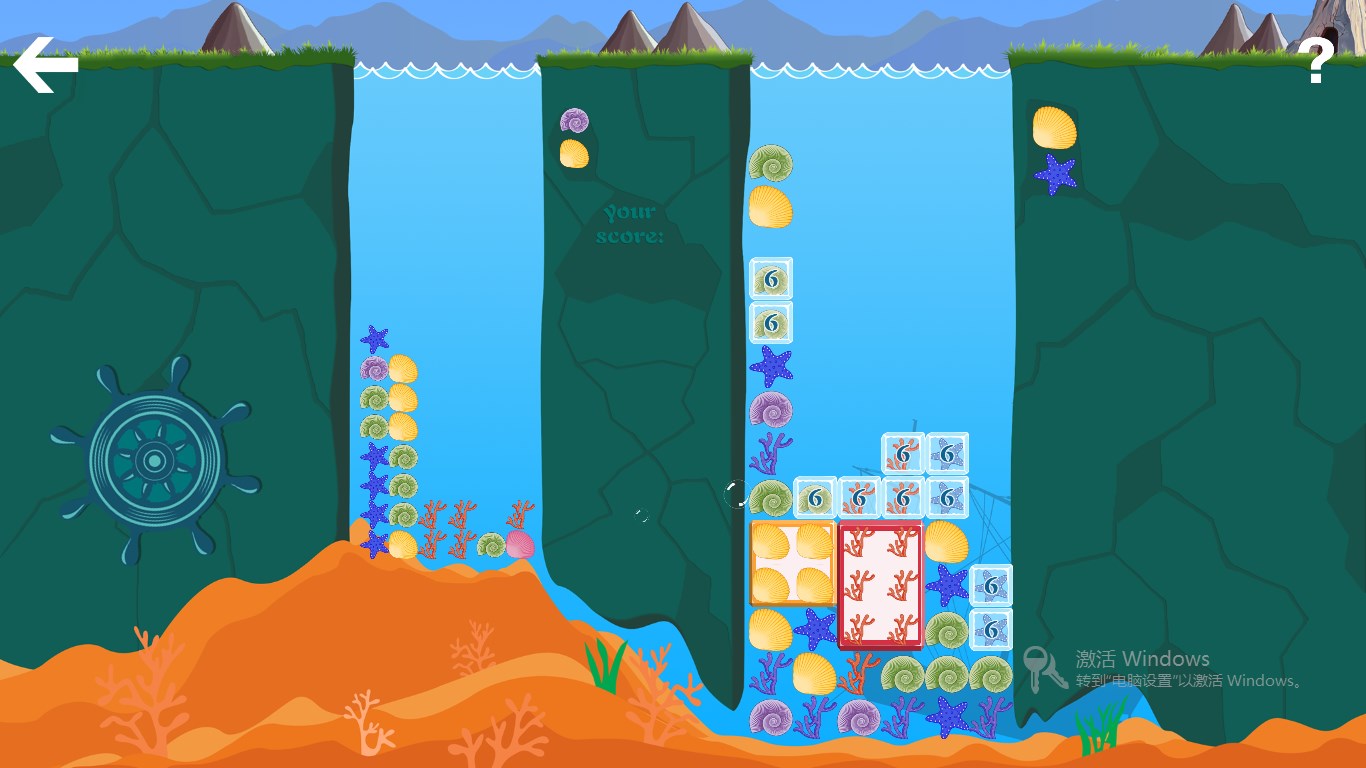Select the large red coral block
The width and height of the screenshot is (1366, 768).
click(x=880, y=585)
